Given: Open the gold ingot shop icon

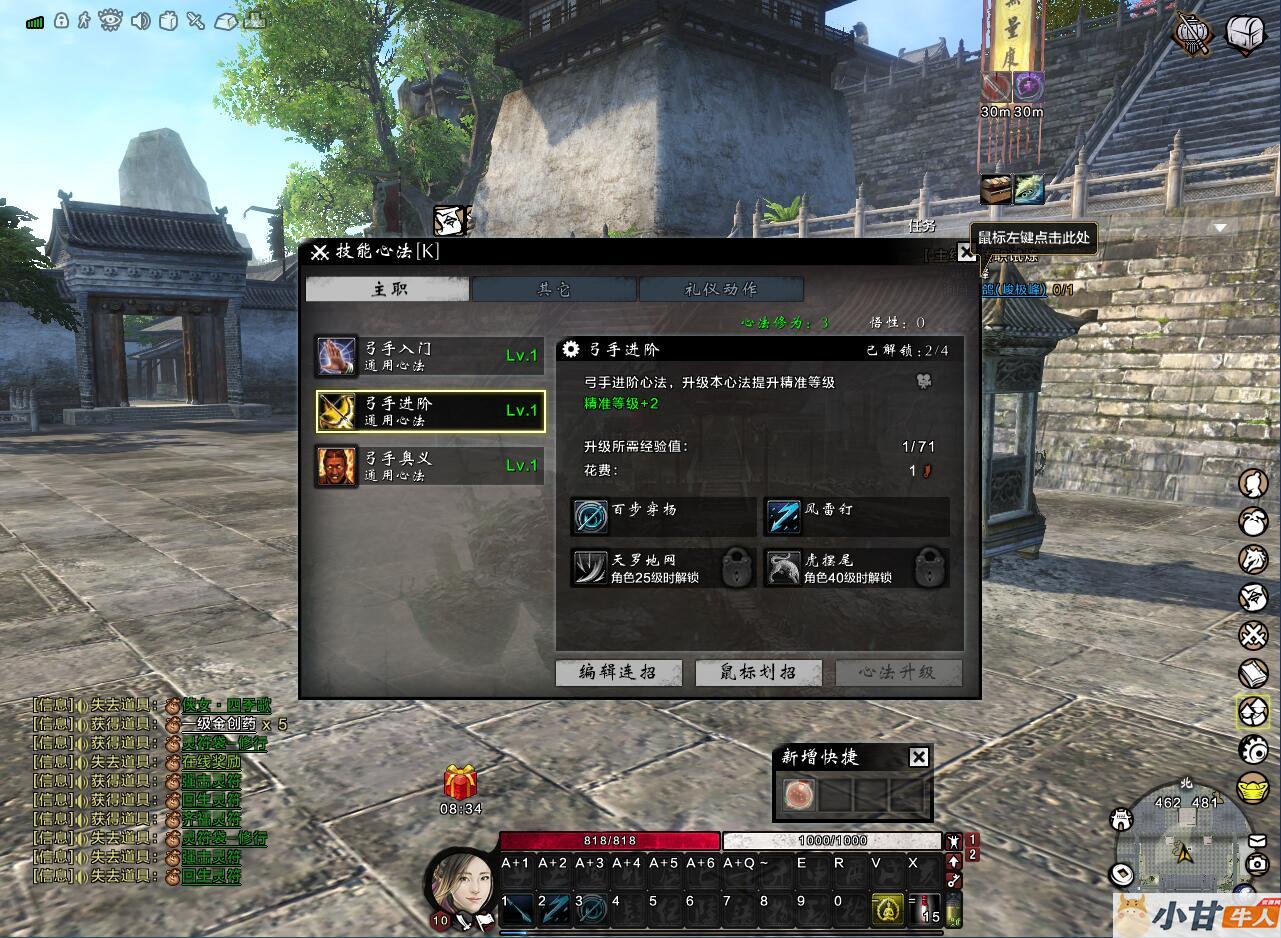Looking at the screenshot, I should (x=1253, y=787).
